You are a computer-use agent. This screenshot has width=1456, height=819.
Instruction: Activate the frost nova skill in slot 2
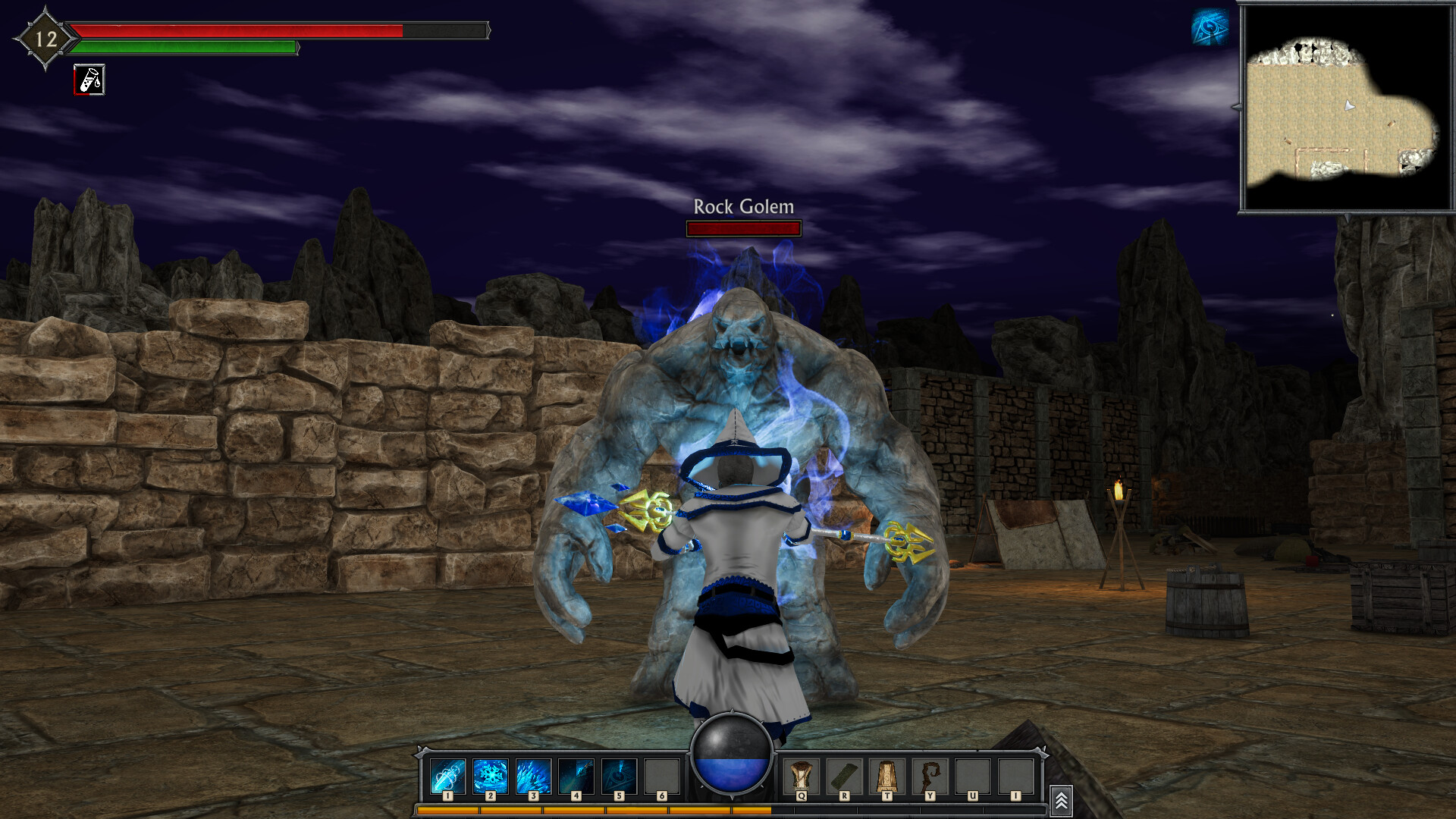click(491, 773)
